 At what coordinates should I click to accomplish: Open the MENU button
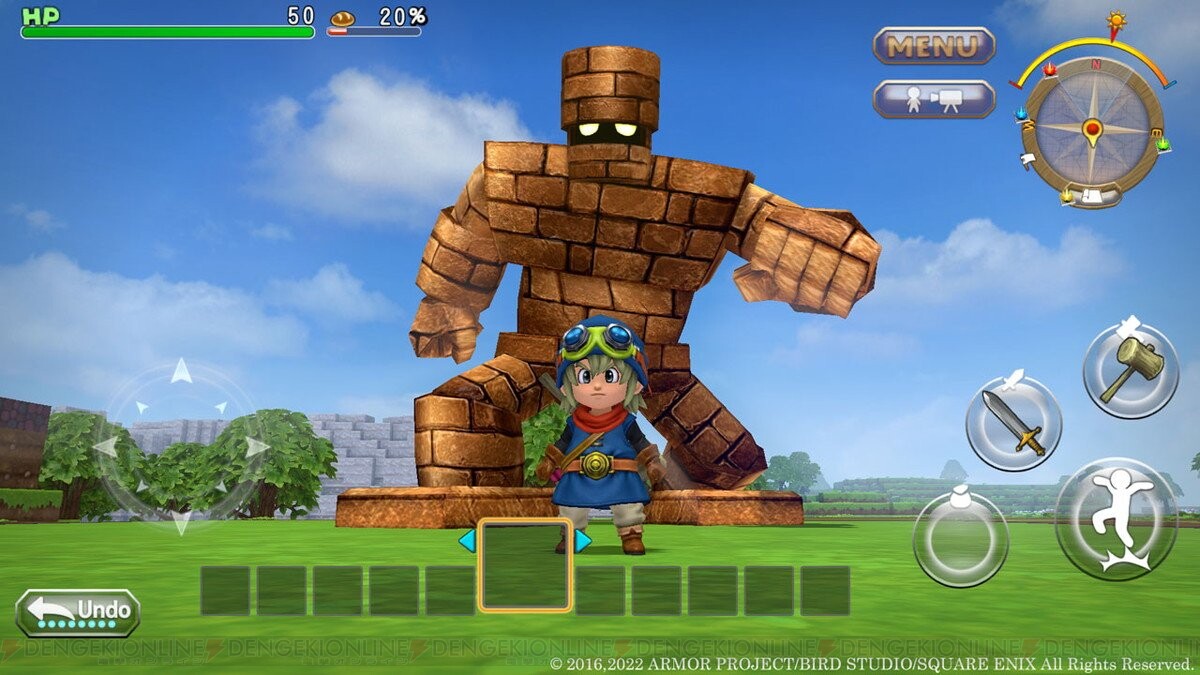click(x=933, y=46)
